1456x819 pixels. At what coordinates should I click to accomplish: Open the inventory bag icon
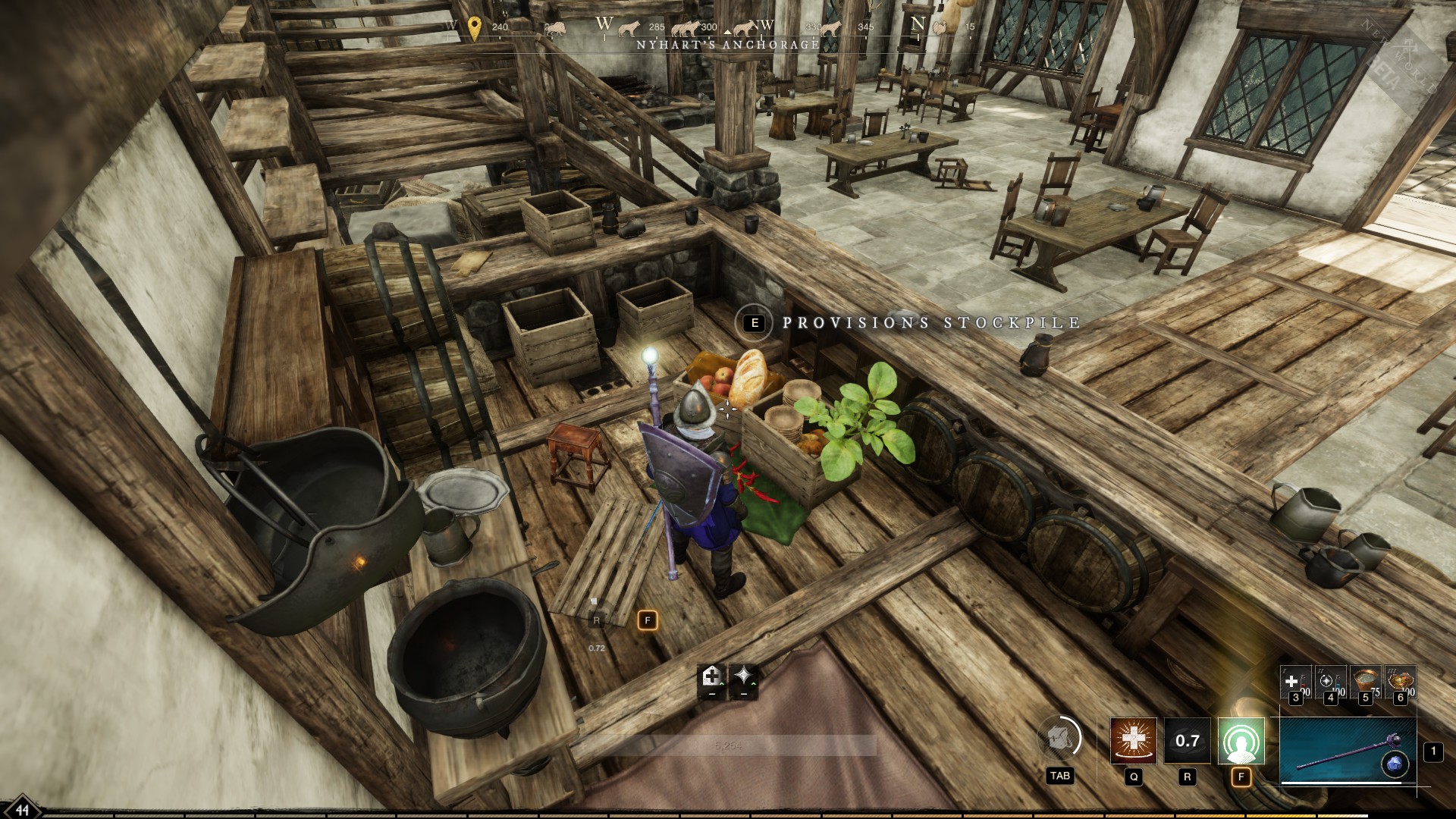click(1059, 738)
